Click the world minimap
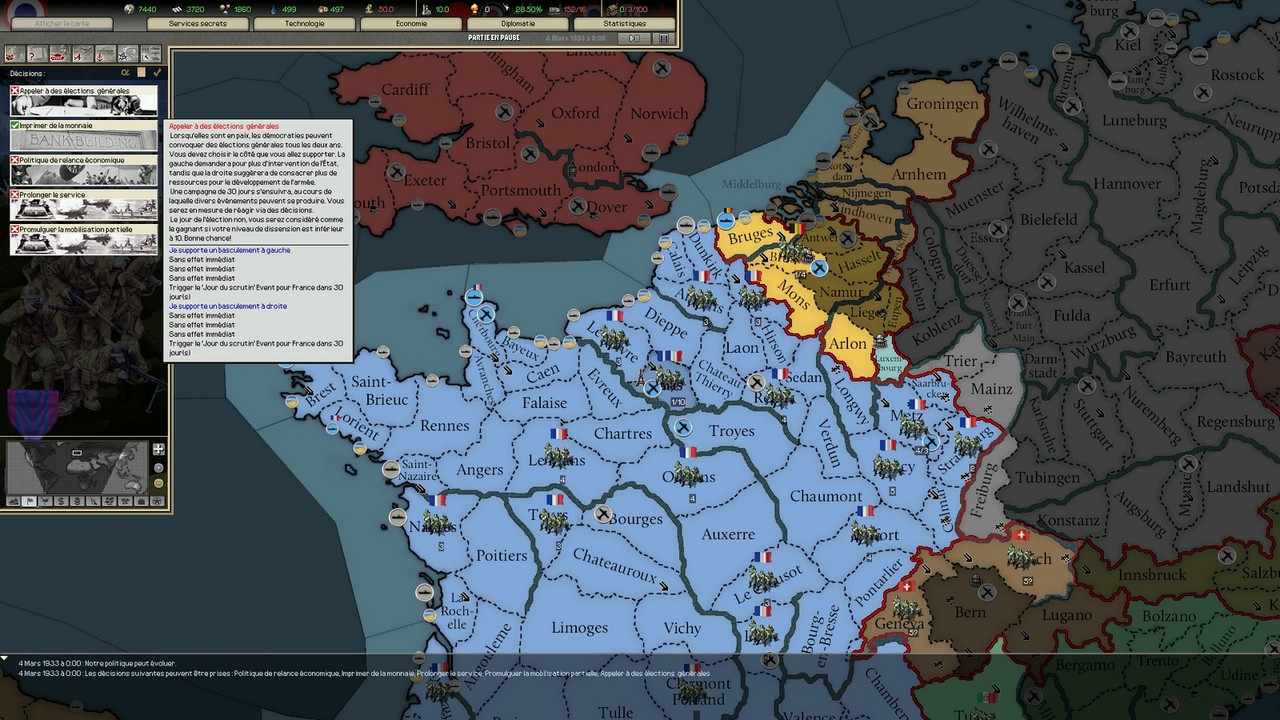Image resolution: width=1280 pixels, height=720 pixels. [77, 467]
